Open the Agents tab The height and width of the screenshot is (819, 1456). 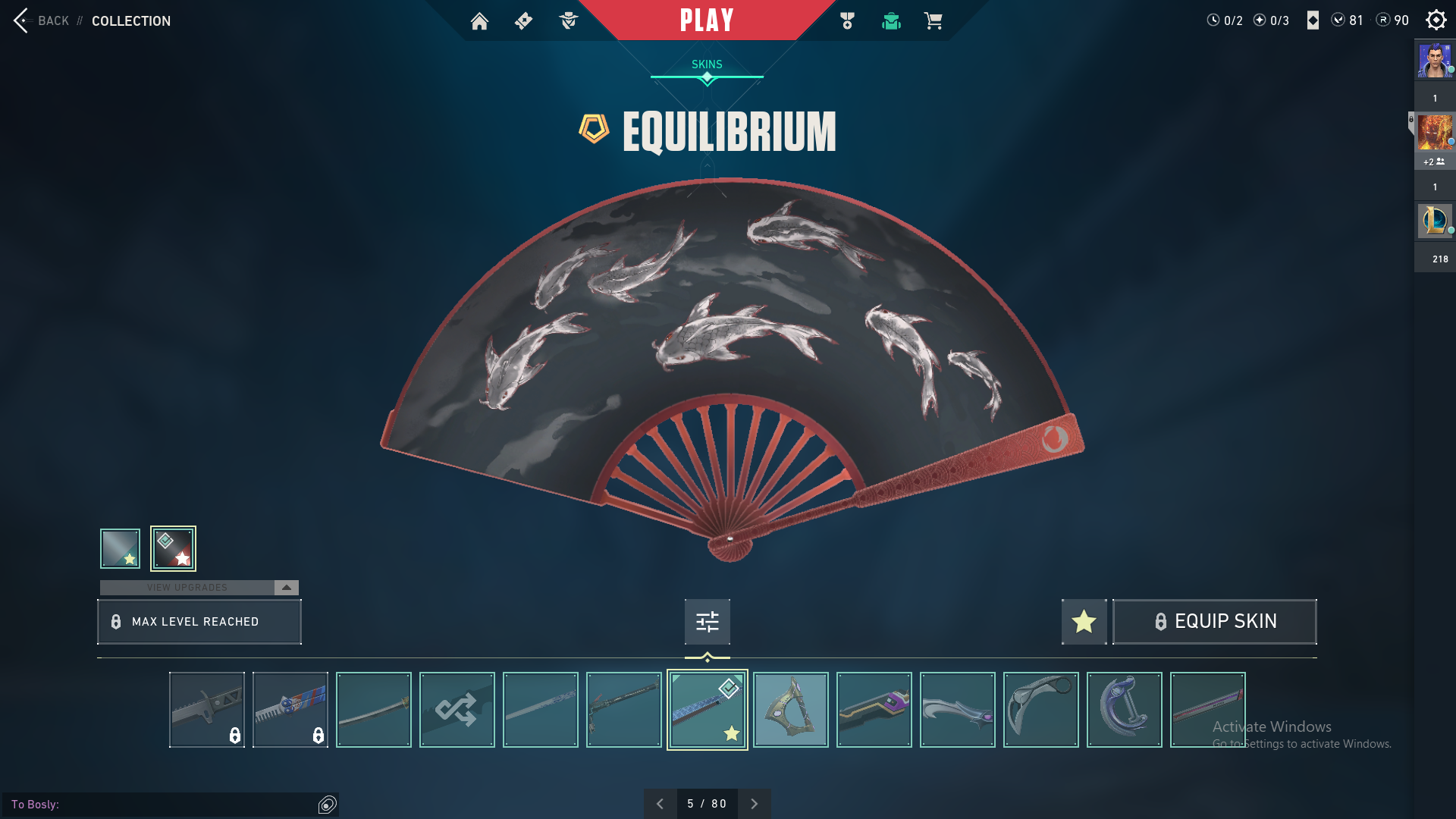[x=568, y=21]
